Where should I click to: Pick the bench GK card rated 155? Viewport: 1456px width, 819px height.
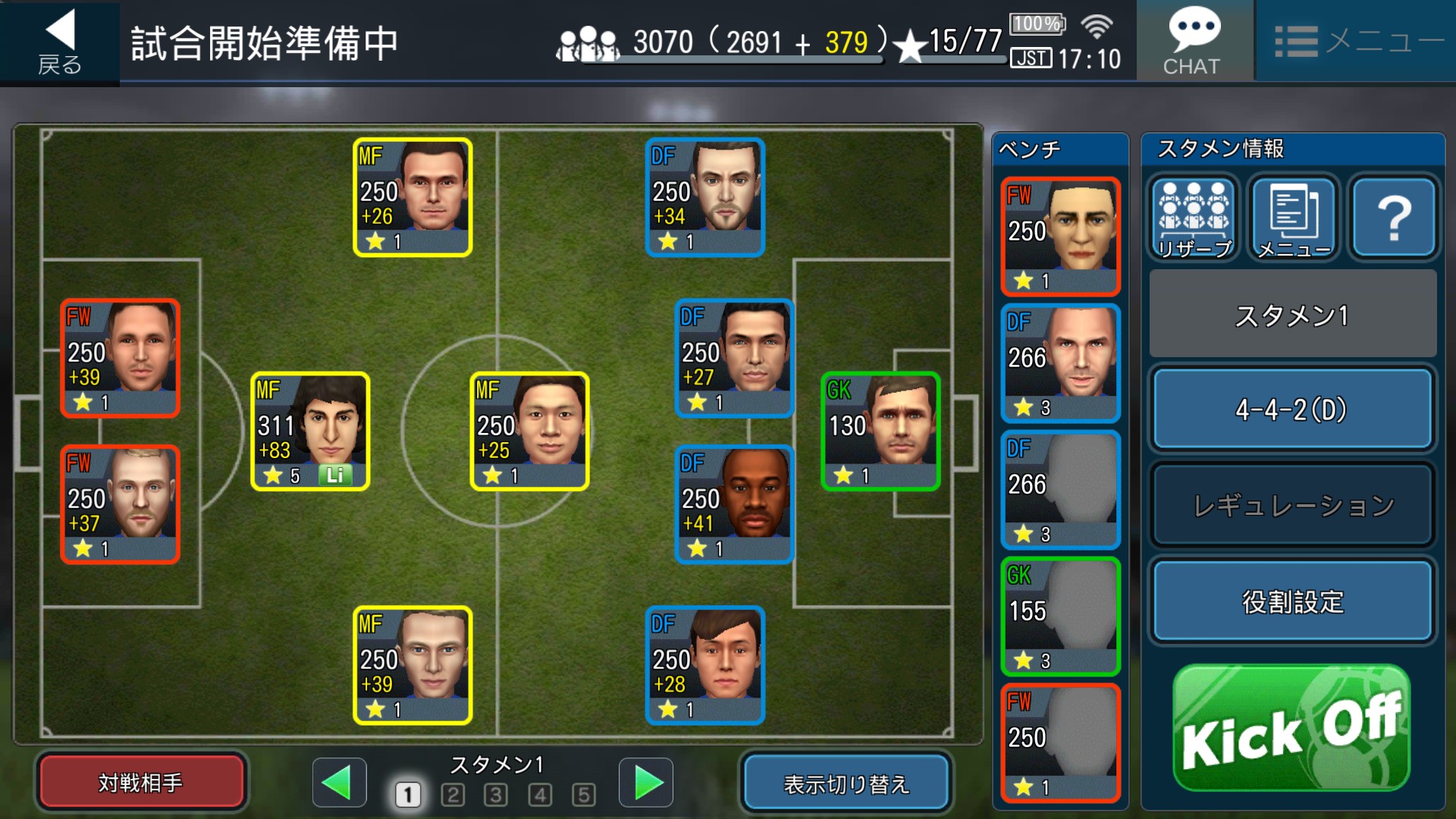[1060, 617]
